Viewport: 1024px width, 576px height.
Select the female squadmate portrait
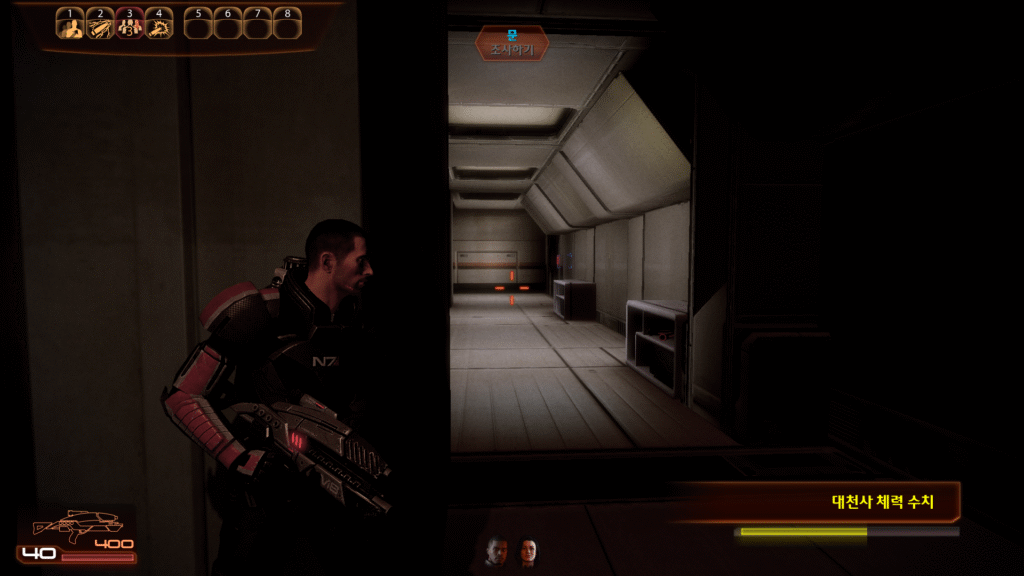coord(527,551)
